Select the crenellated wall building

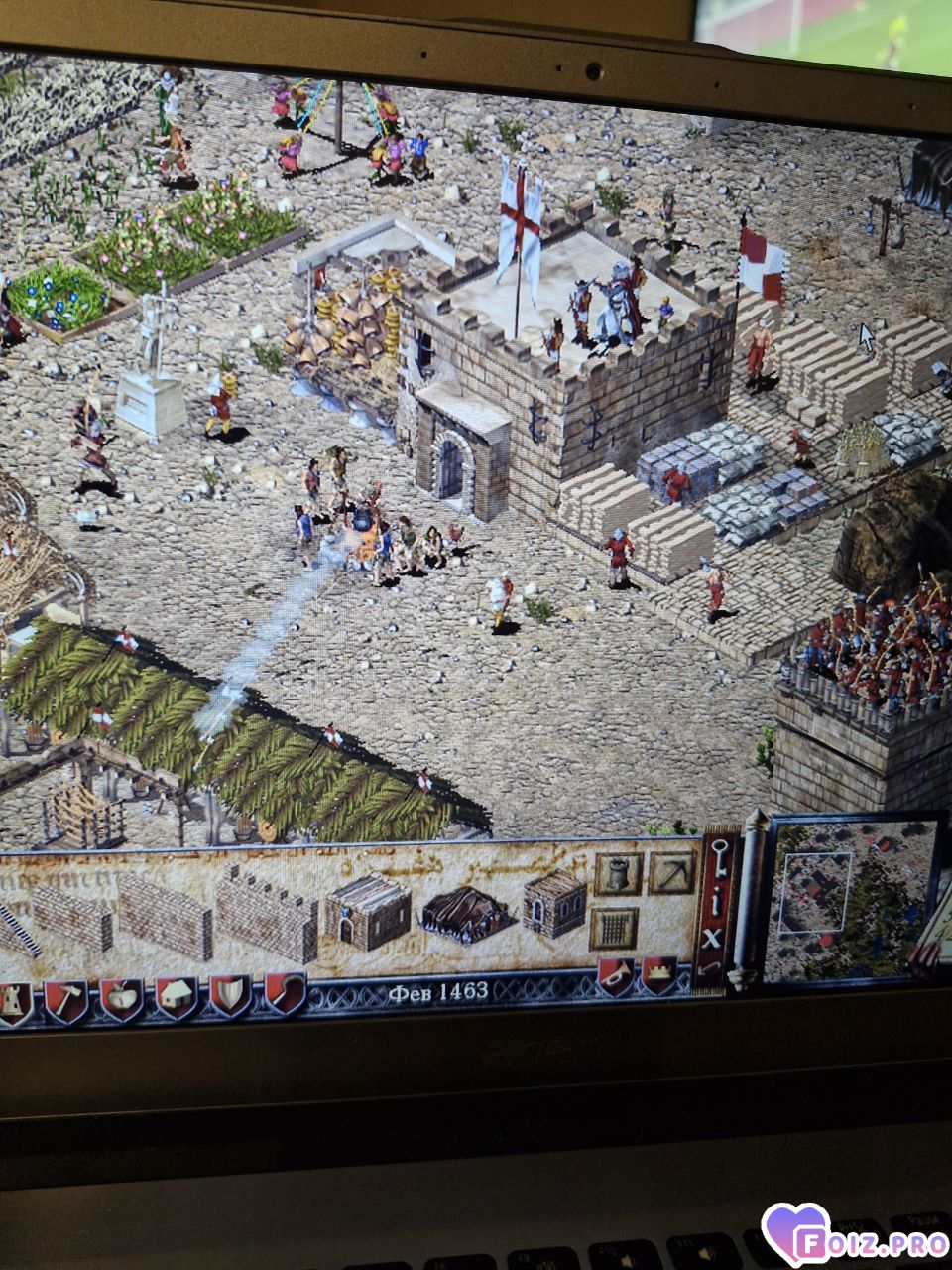pos(266,911)
